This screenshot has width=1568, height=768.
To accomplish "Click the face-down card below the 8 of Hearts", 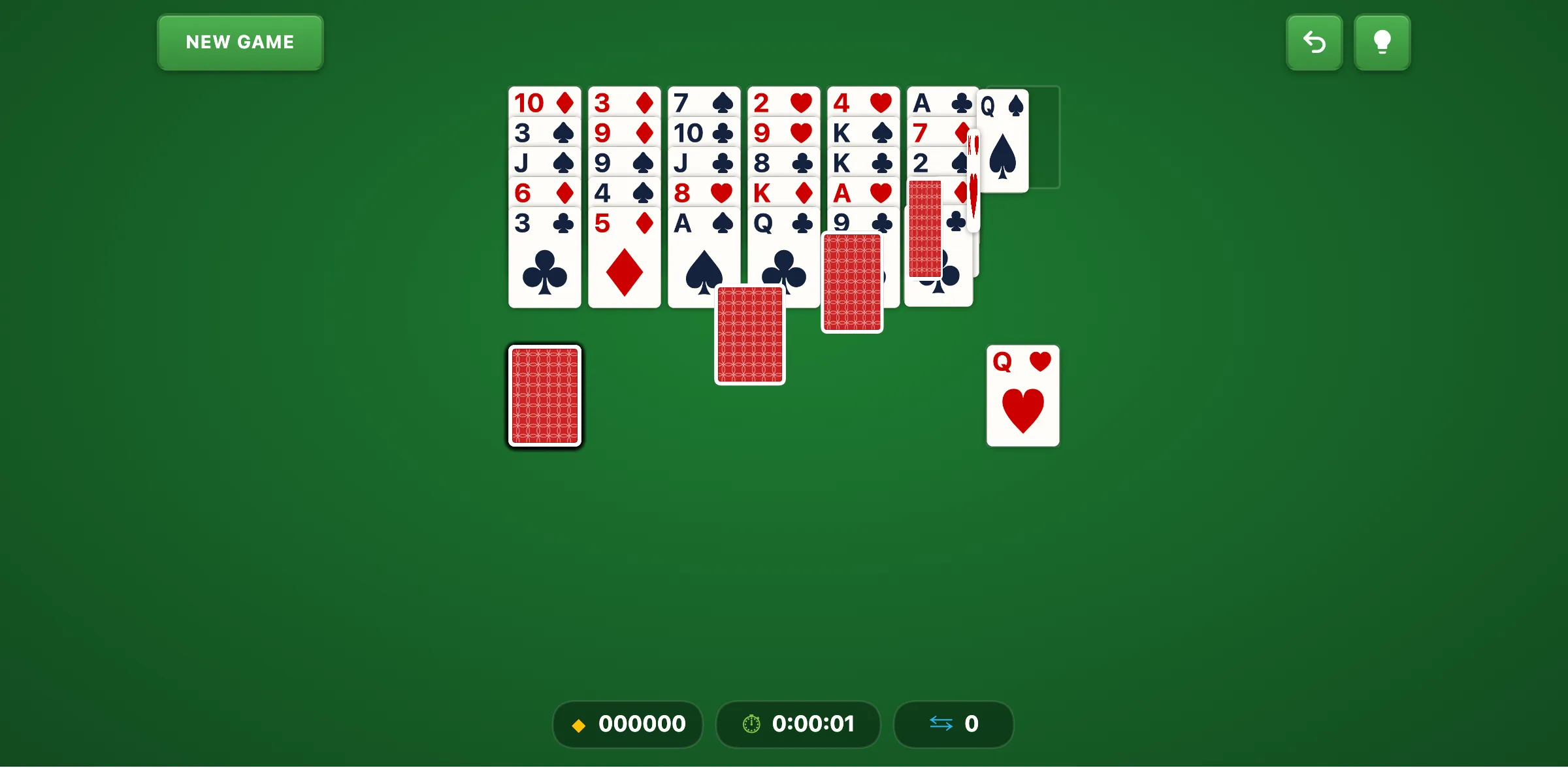I will pos(749,334).
